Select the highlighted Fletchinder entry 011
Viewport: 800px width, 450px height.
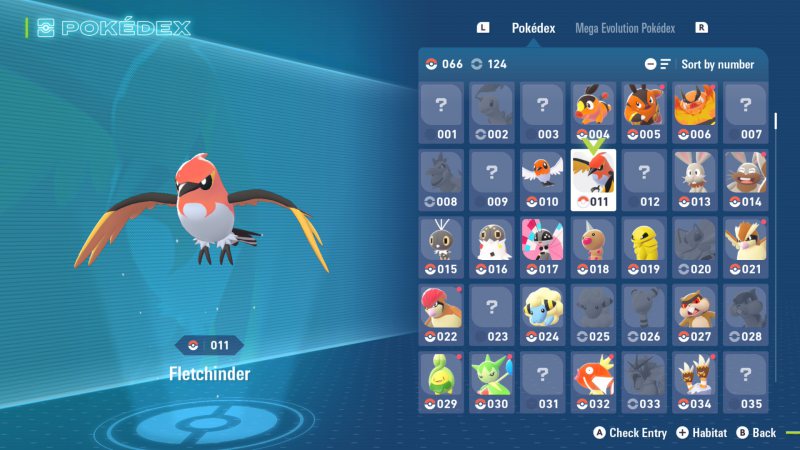tap(593, 179)
